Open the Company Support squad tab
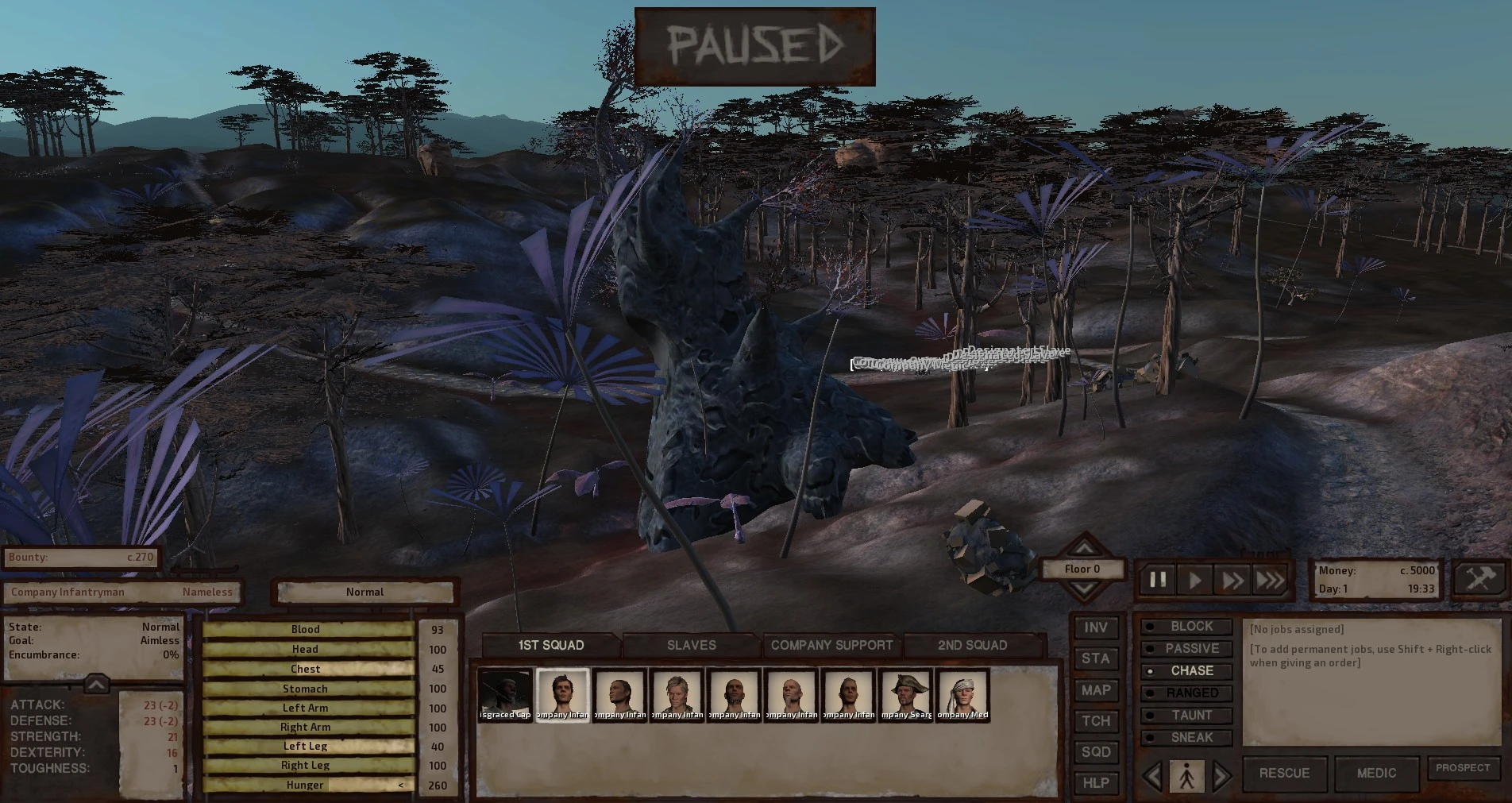The image size is (1512, 803). tap(831, 645)
